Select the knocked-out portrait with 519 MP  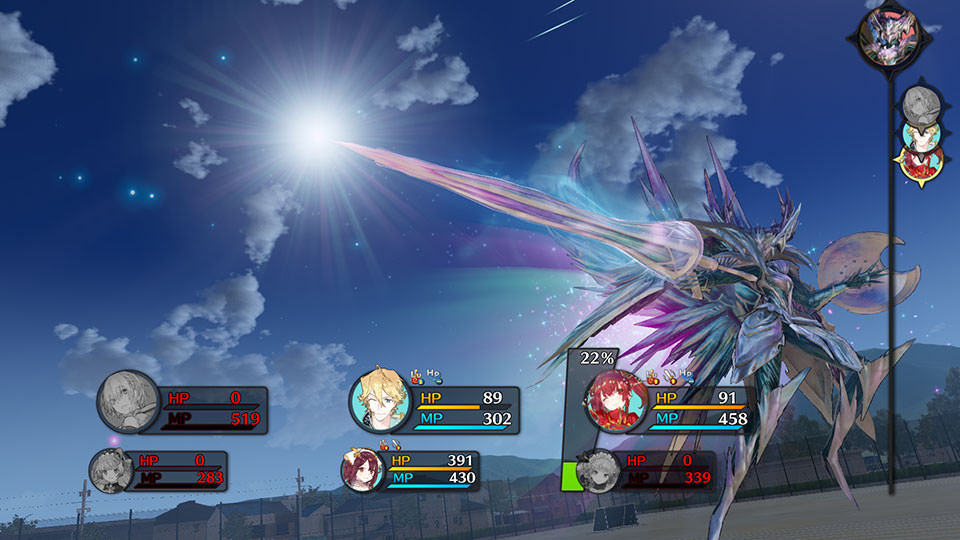127,402
